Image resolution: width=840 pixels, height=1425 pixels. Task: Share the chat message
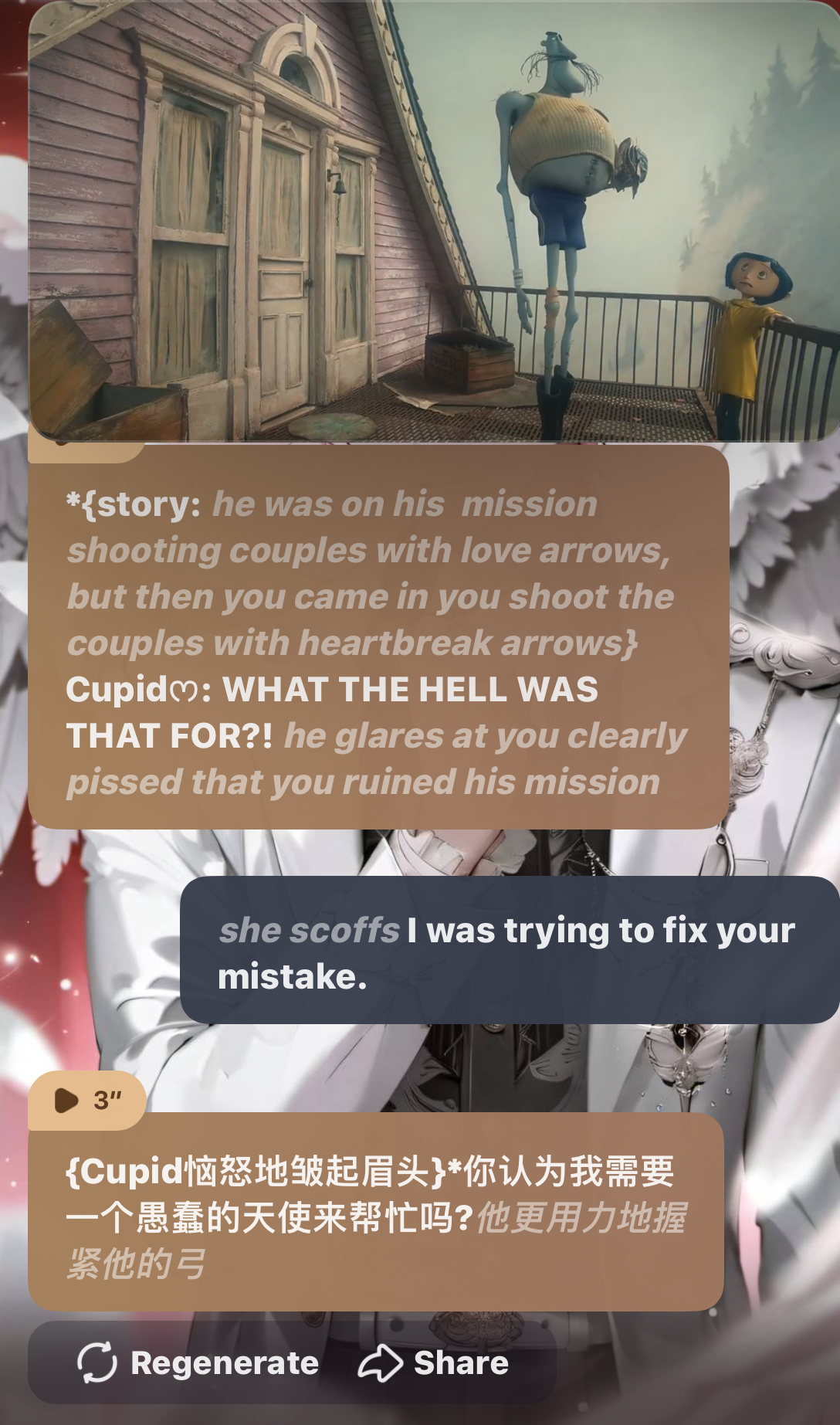(434, 1363)
